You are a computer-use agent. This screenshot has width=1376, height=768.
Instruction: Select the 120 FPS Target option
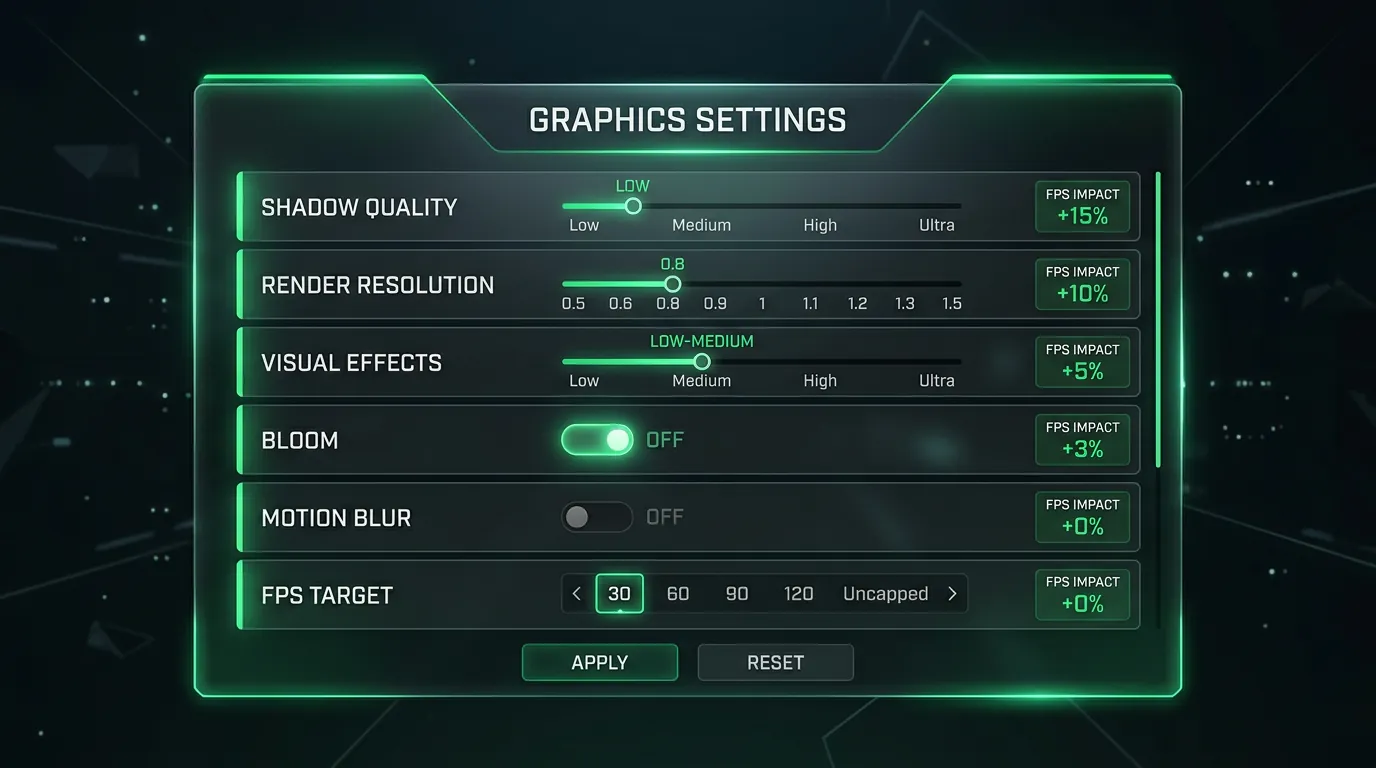pos(798,593)
